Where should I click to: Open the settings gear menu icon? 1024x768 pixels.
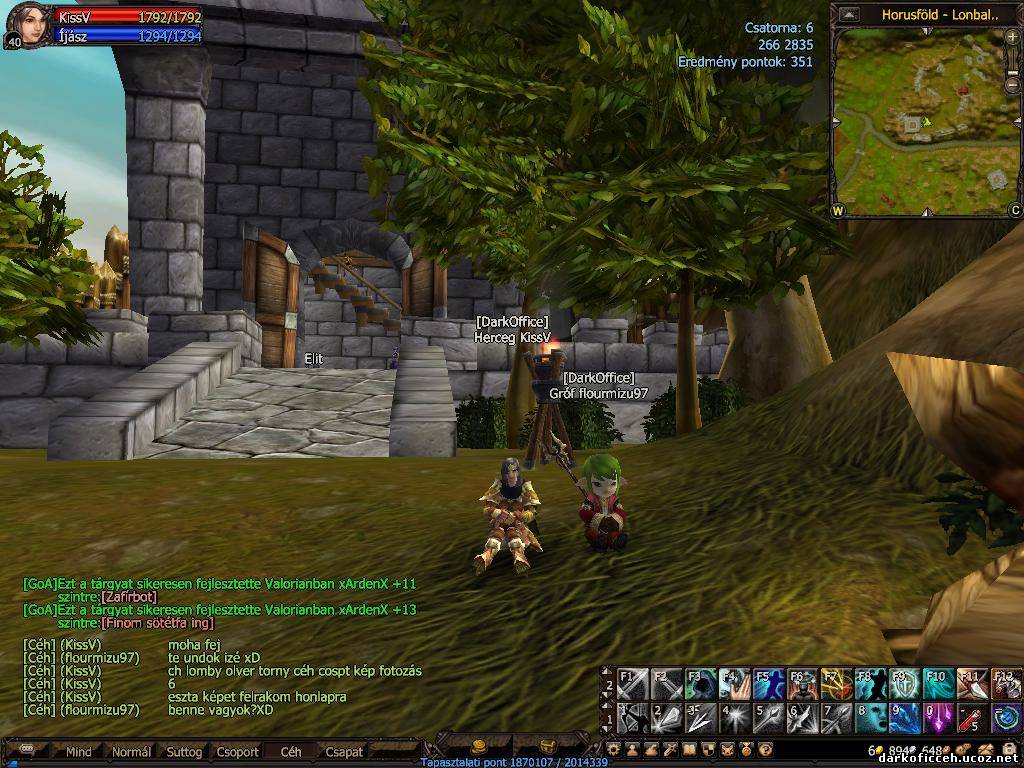(614, 748)
